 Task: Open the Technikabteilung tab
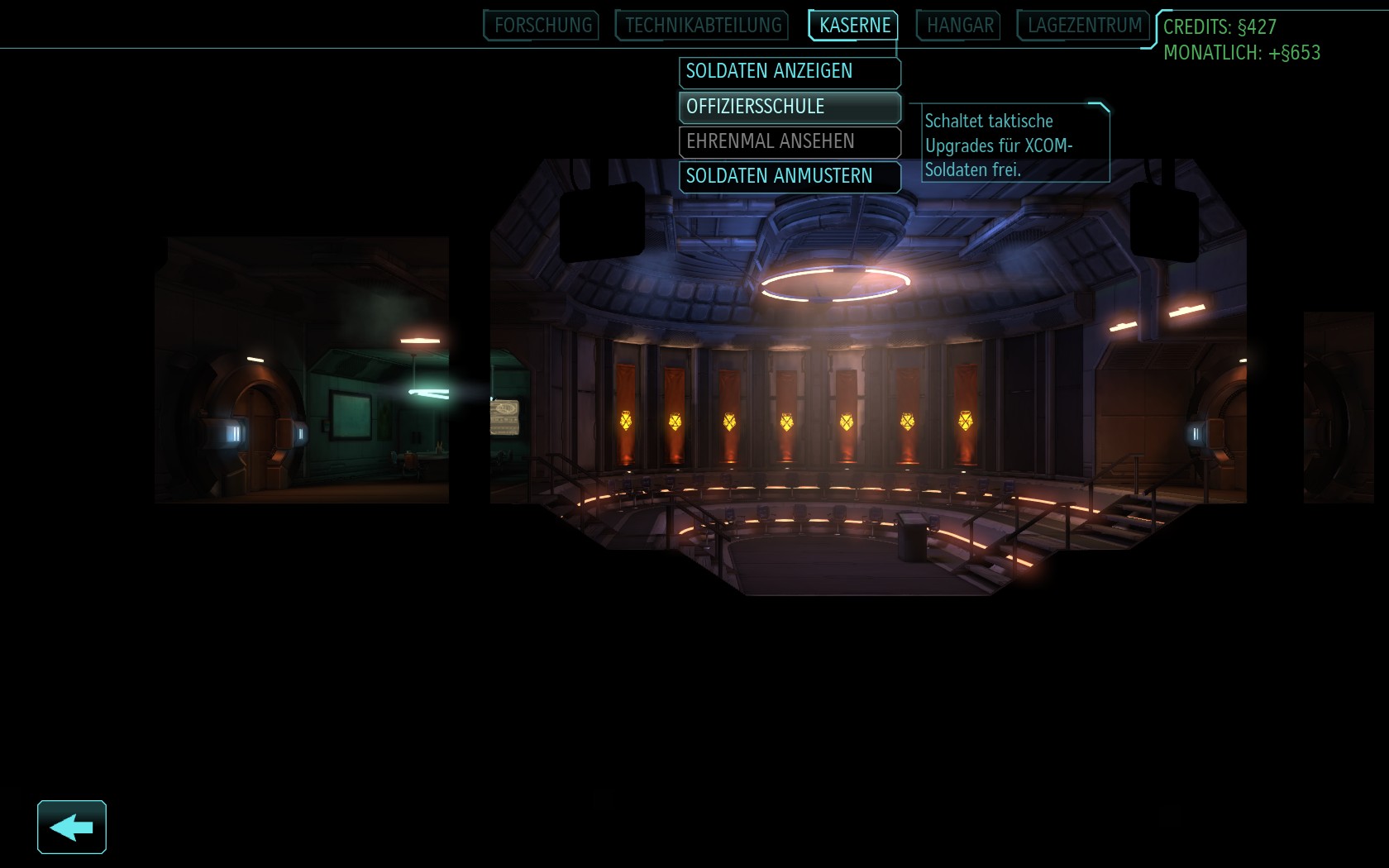point(703,26)
